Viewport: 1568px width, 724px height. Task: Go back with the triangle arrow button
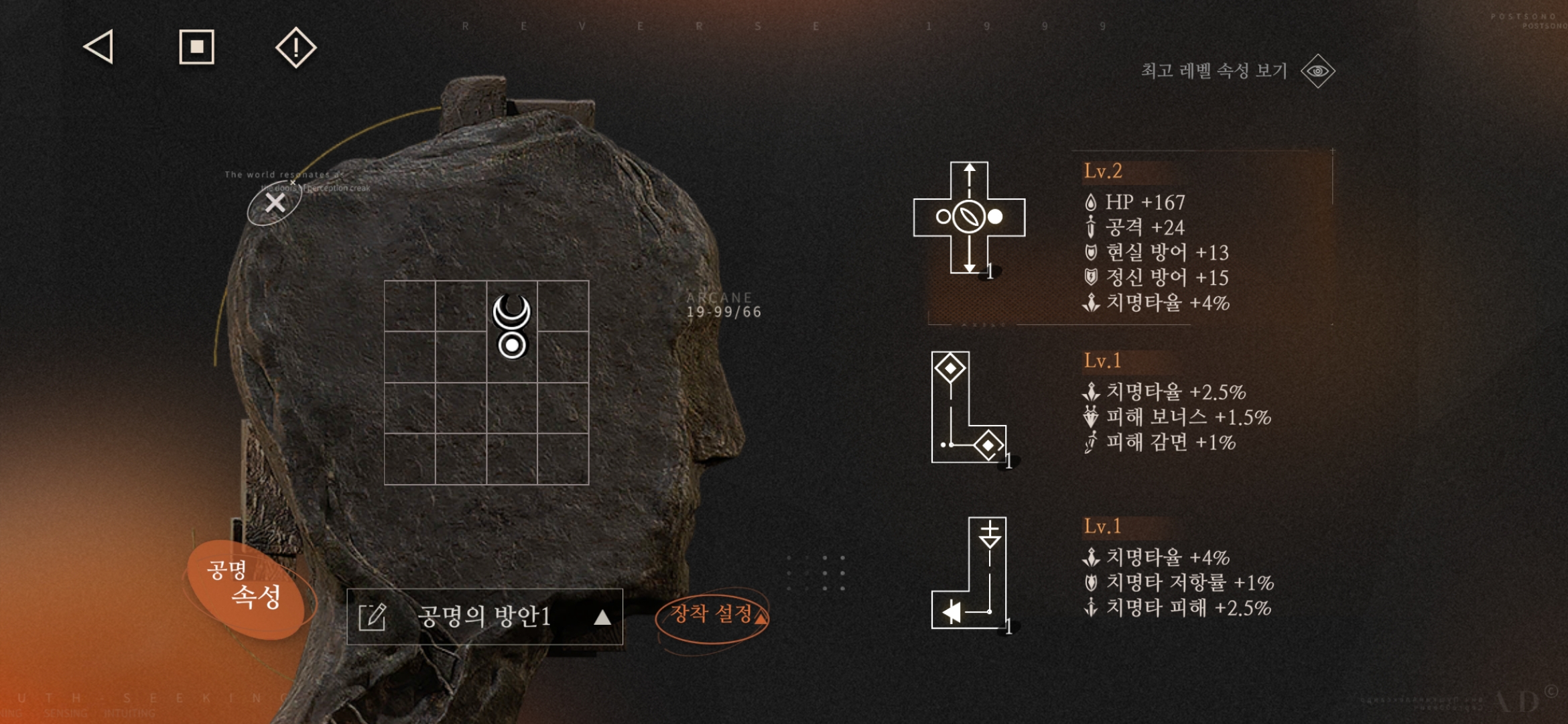[99, 47]
